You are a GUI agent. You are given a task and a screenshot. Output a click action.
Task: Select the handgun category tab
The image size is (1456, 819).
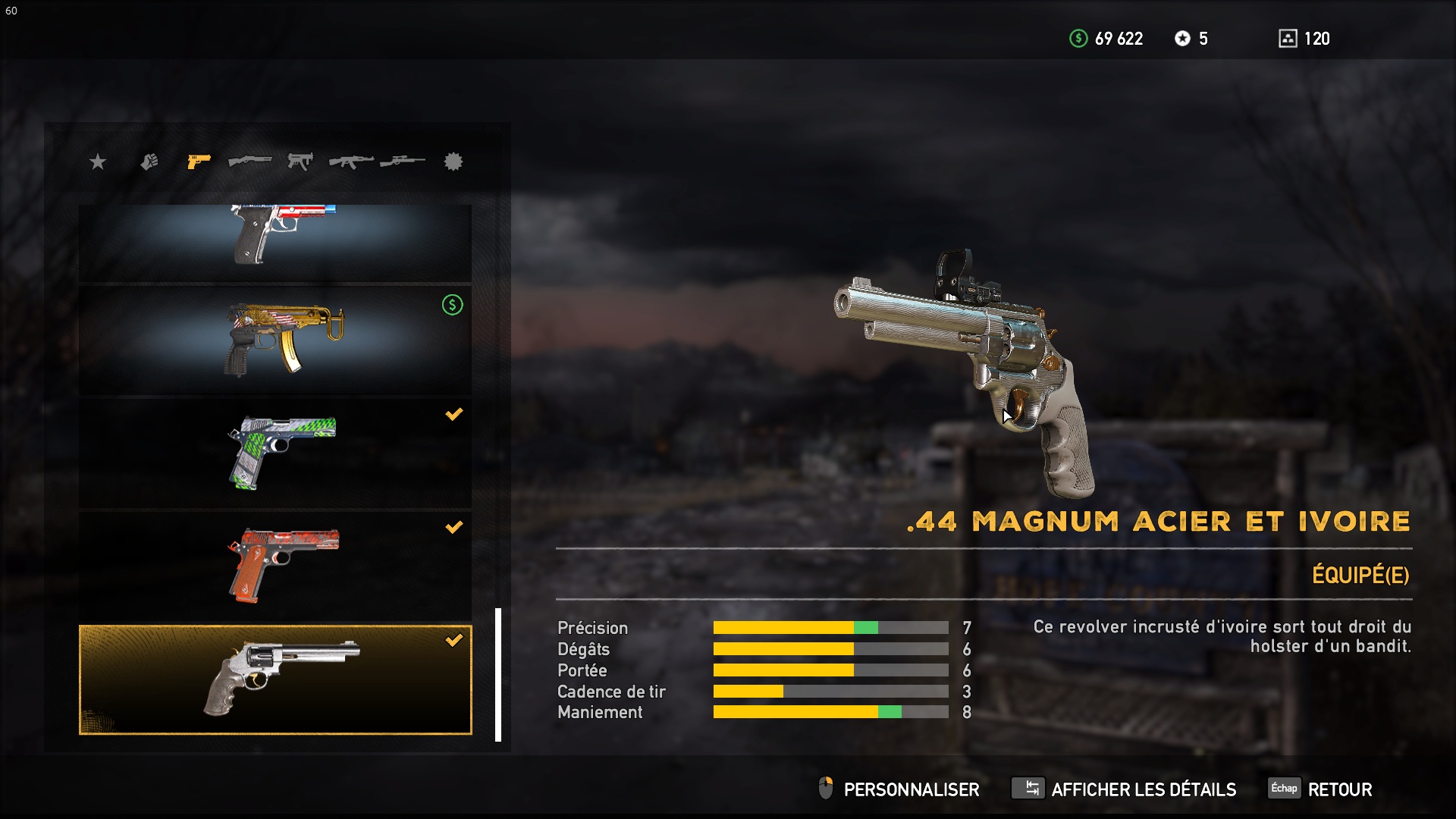coord(199,162)
